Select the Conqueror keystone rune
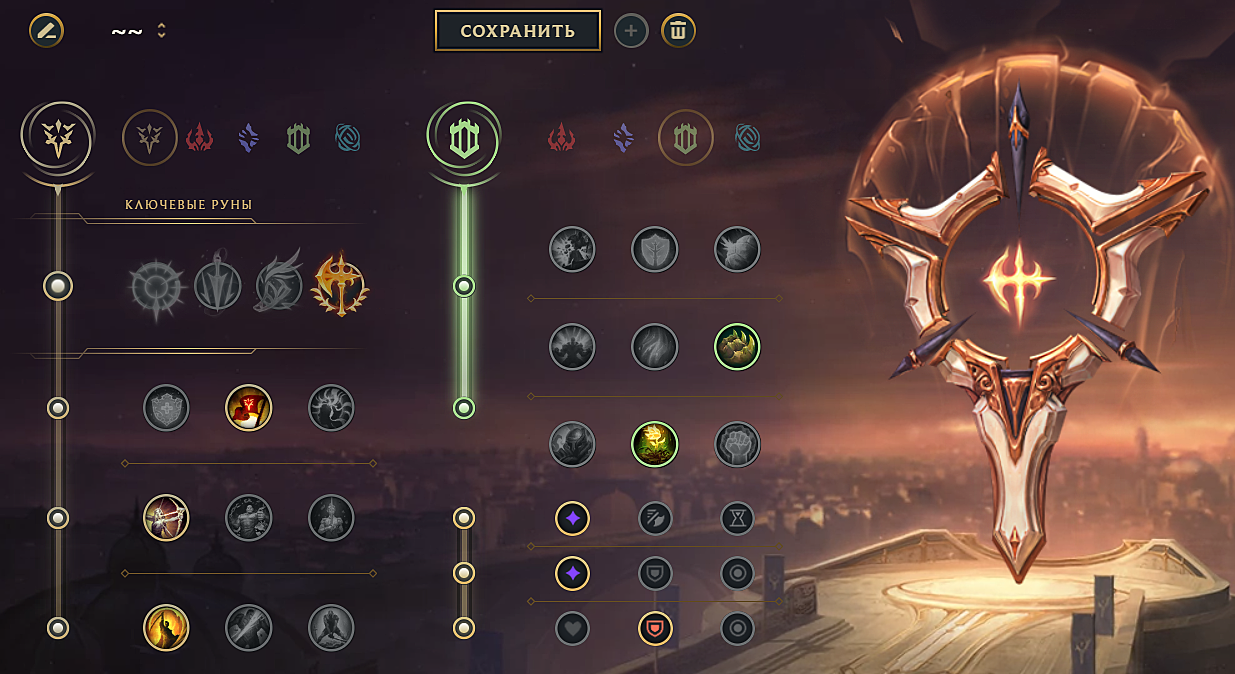Screen dimensions: 1235x674 coord(339,286)
